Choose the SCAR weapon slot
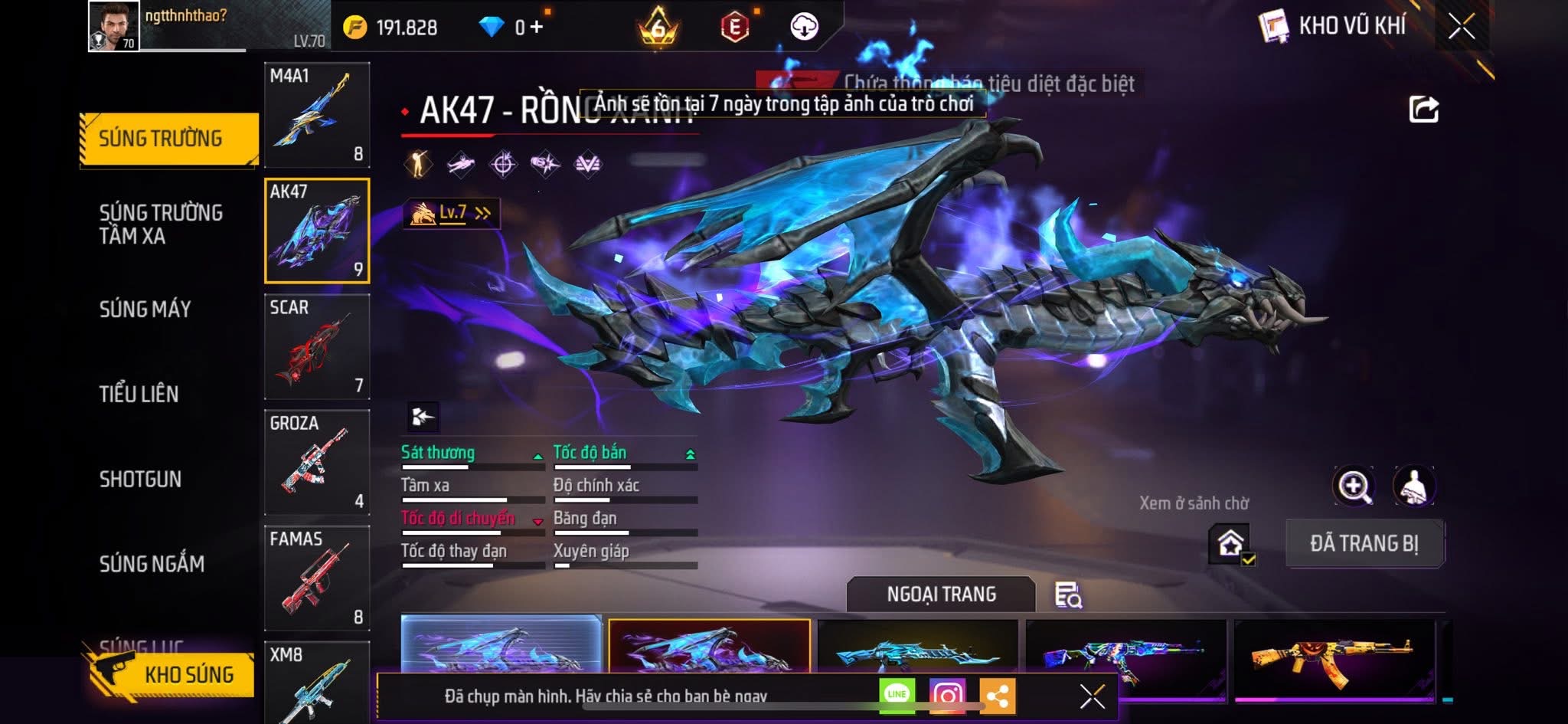 [317, 346]
